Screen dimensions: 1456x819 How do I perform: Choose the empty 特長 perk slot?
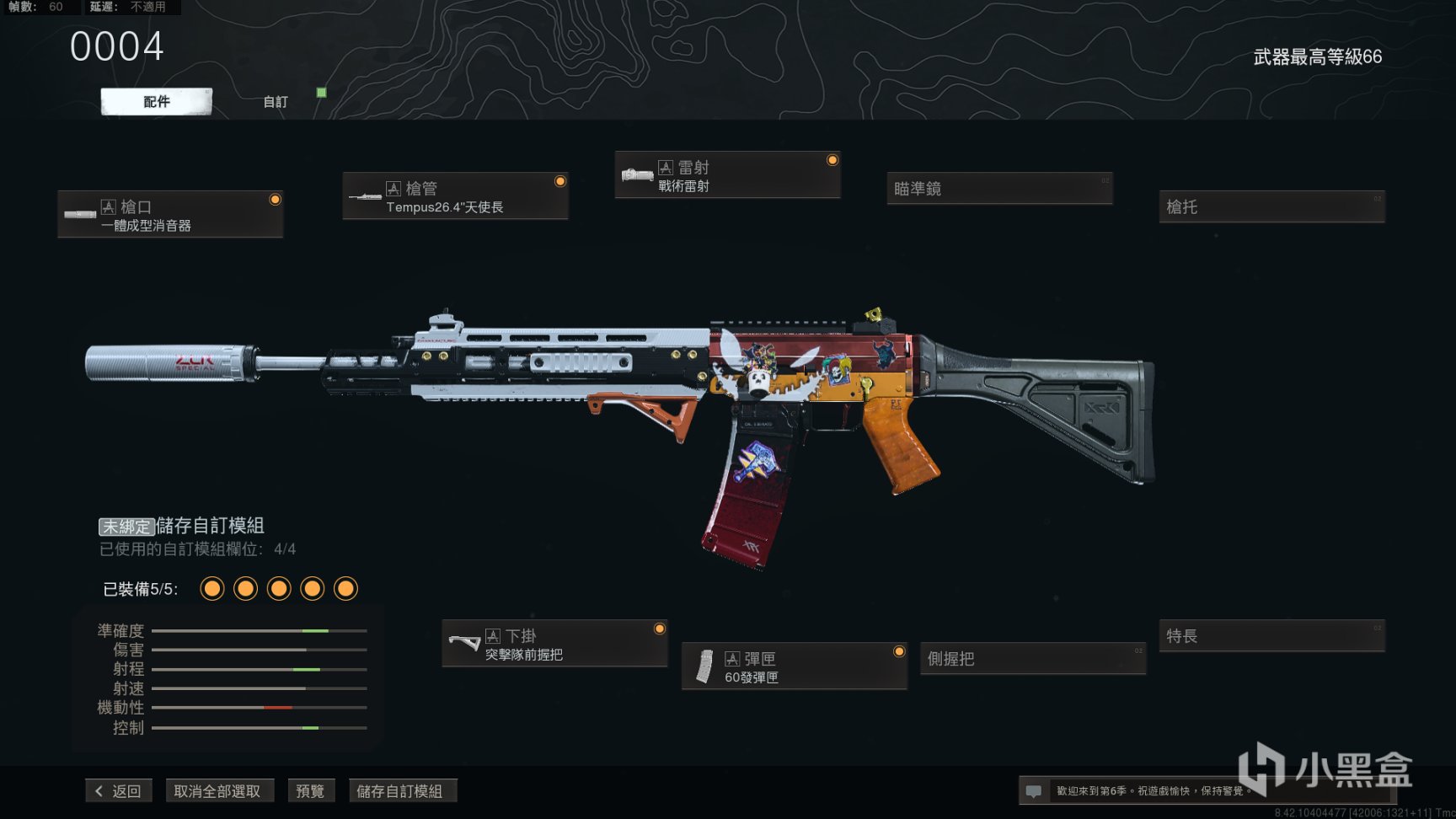coord(1271,636)
